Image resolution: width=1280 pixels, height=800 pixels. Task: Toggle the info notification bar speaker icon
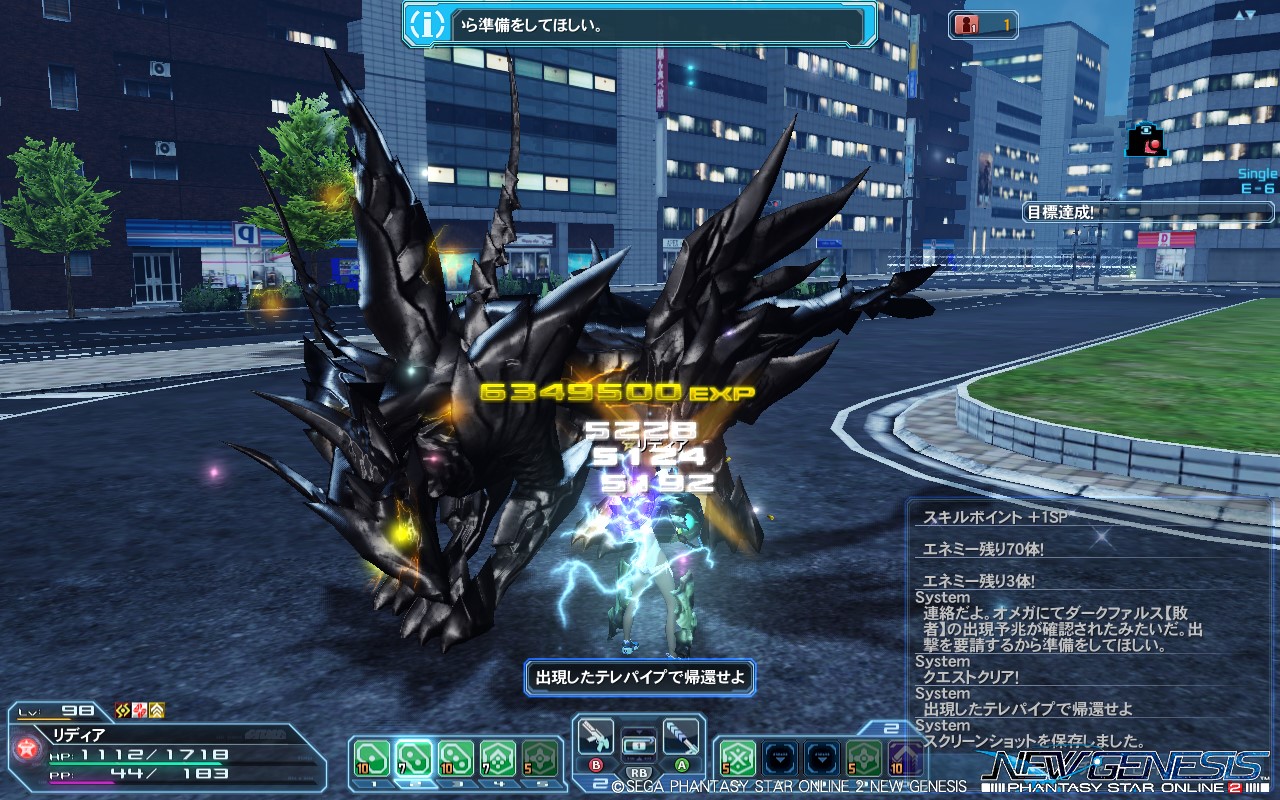click(425, 25)
